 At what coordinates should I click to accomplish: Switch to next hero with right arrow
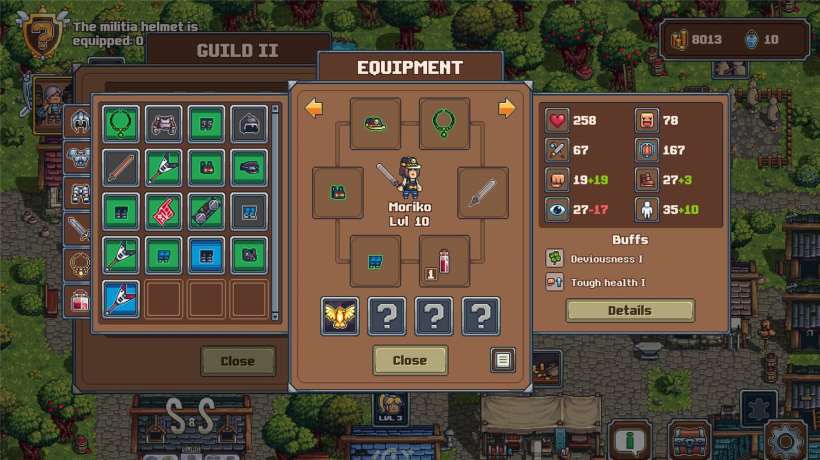[507, 108]
